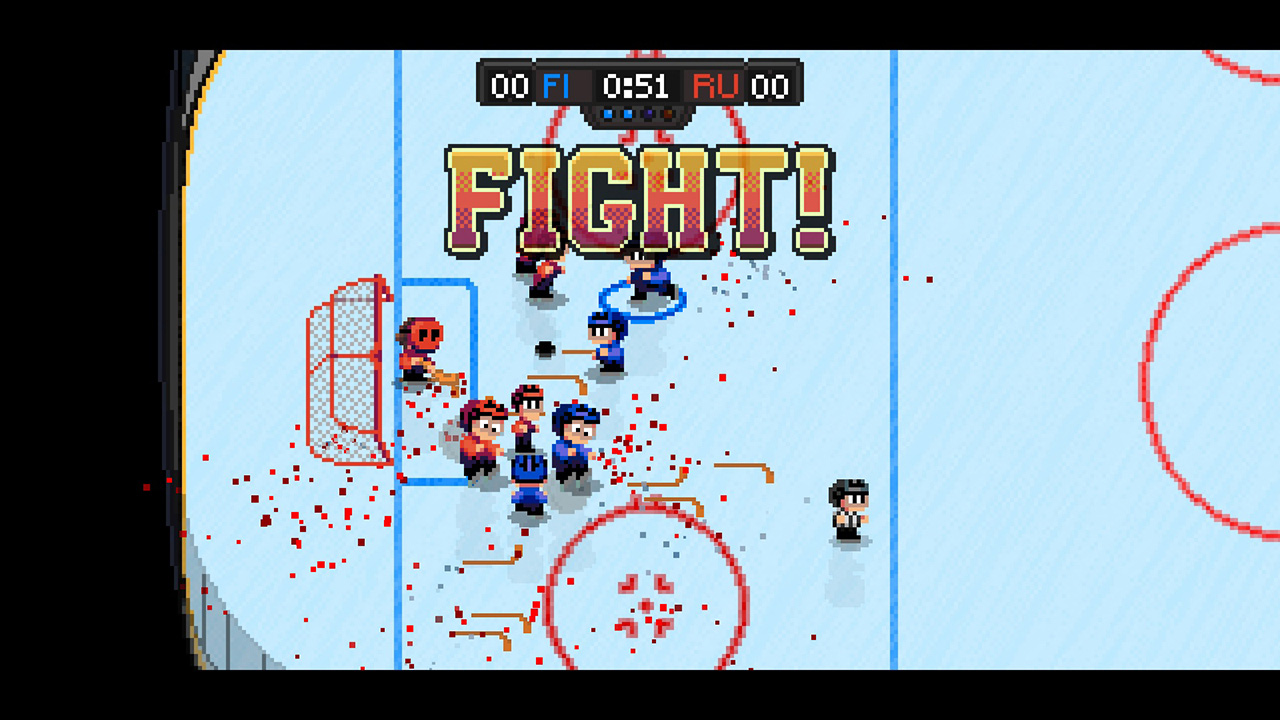
Task: Click the FIGHT! banner text
Action: coord(640,195)
